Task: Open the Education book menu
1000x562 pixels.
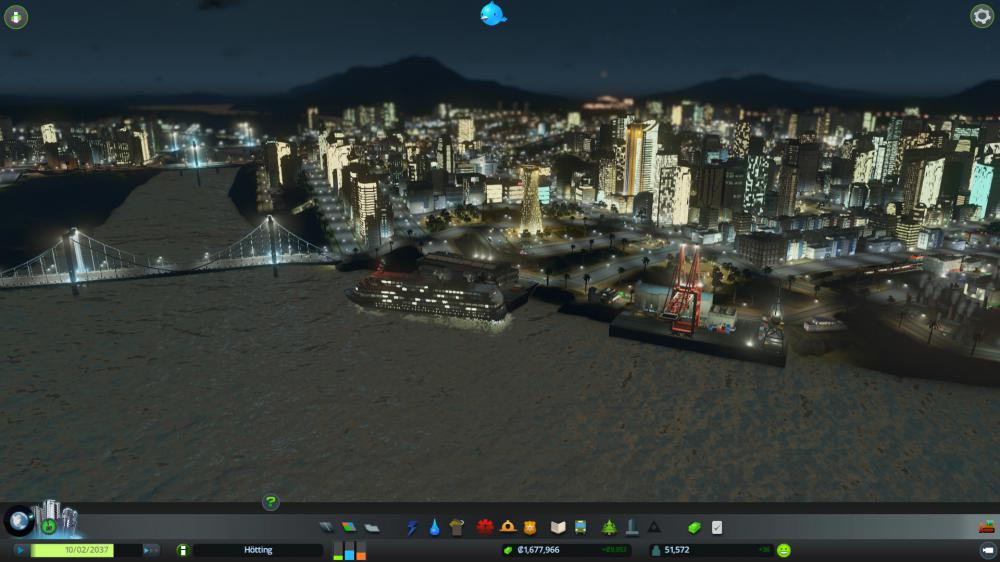Action: pos(558,527)
